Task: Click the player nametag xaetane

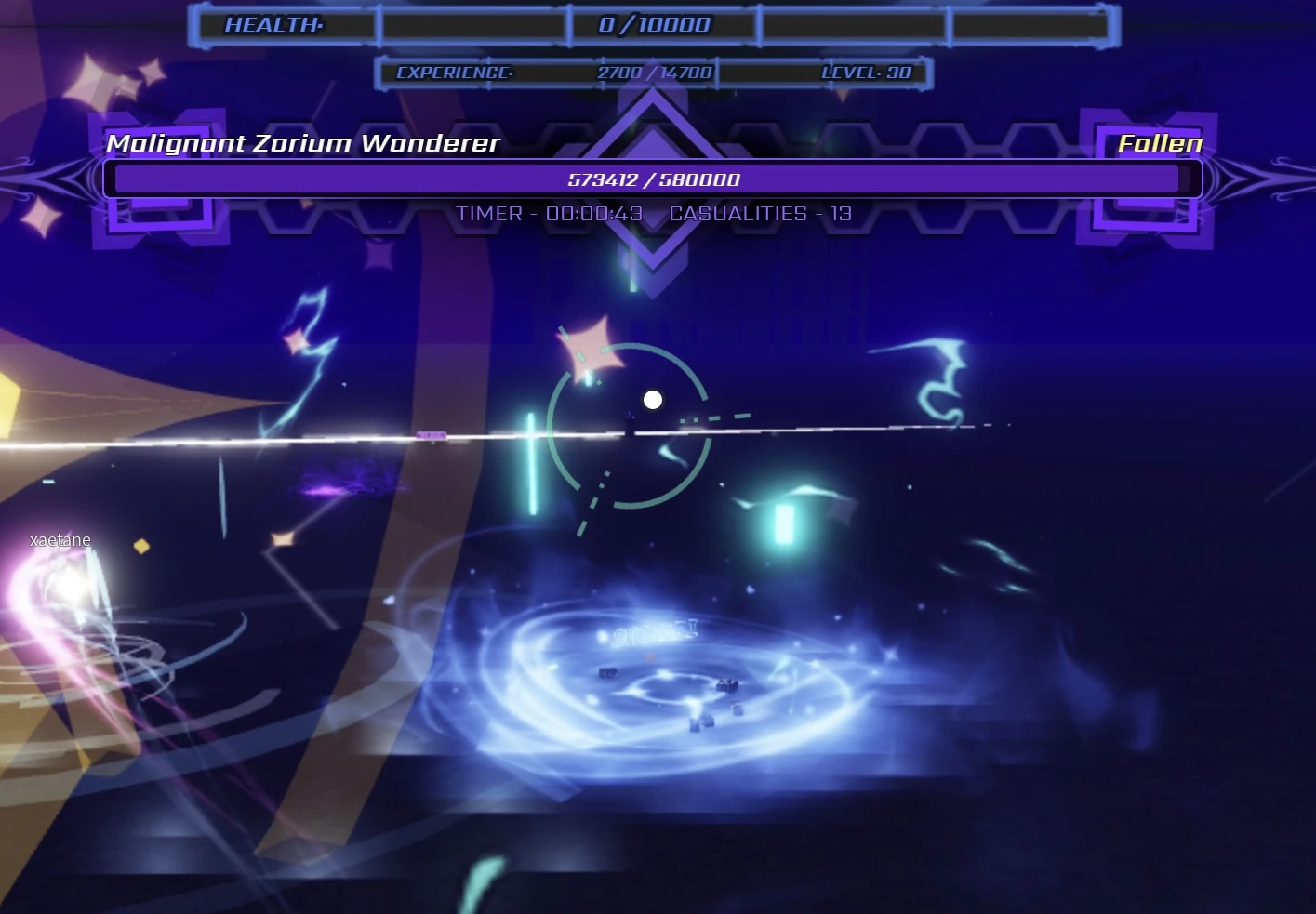Action: (x=60, y=539)
